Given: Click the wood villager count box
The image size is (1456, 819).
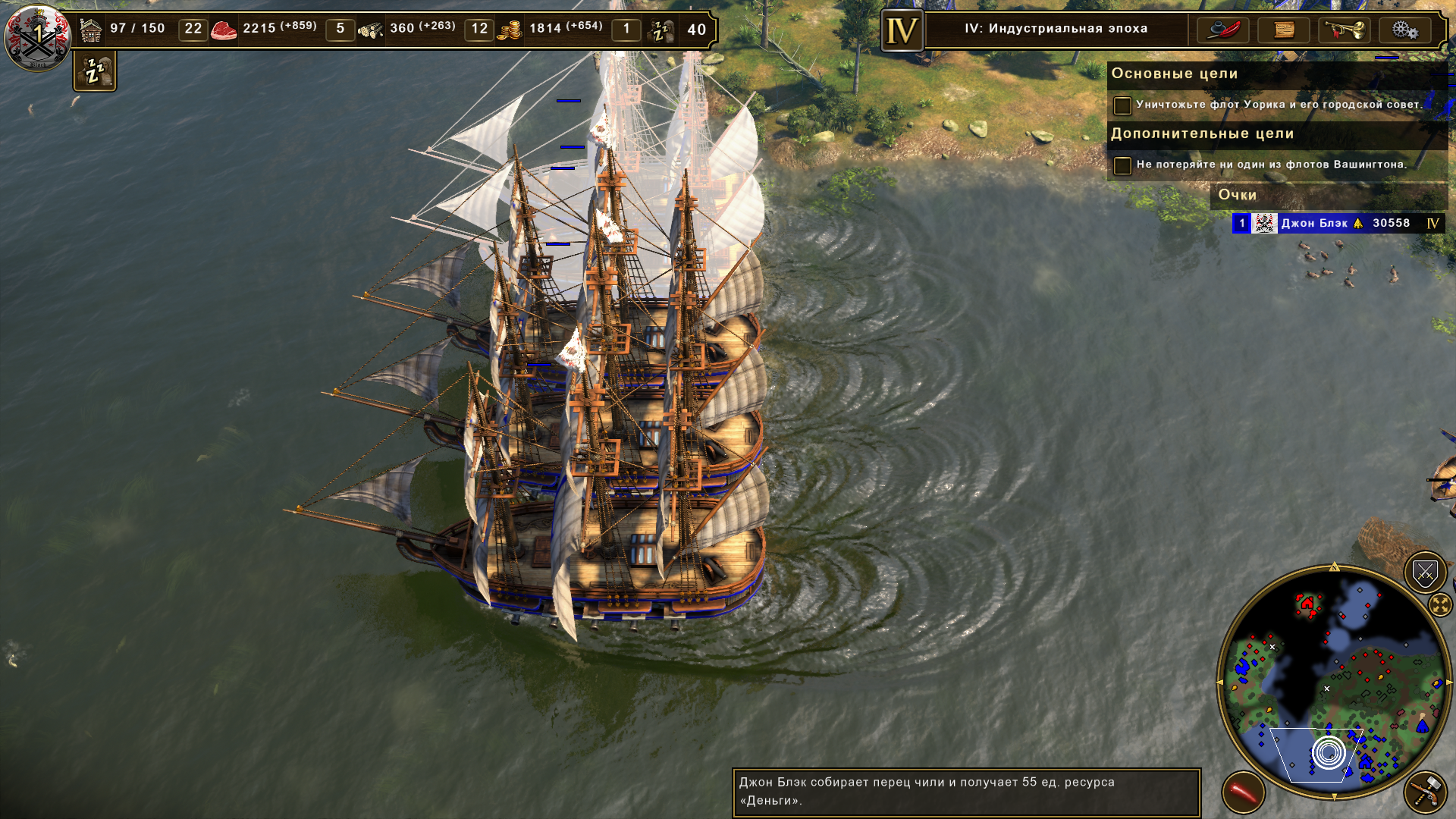Looking at the screenshot, I should [479, 29].
